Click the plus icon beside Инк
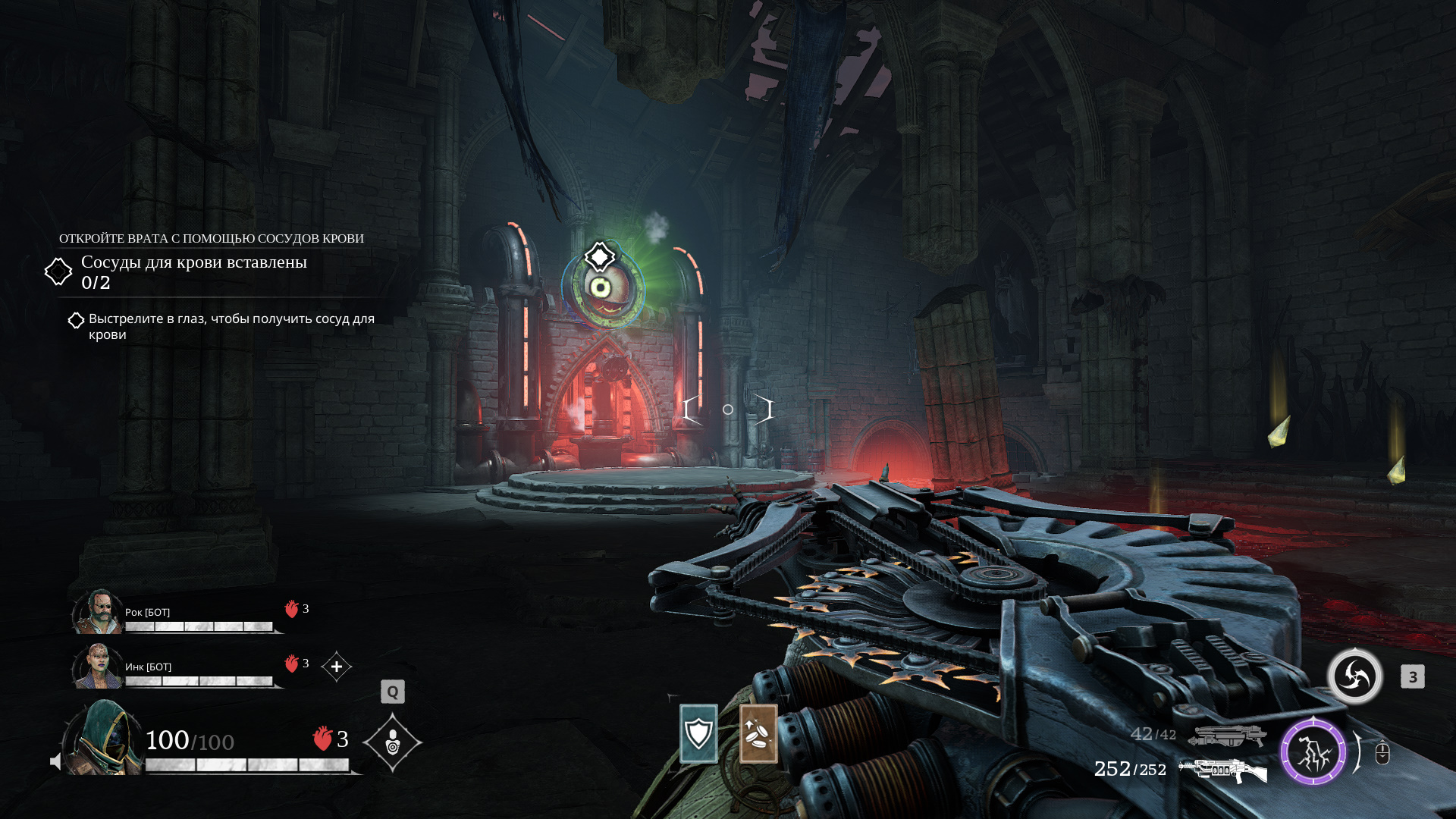The width and height of the screenshot is (1456, 819). [x=337, y=667]
